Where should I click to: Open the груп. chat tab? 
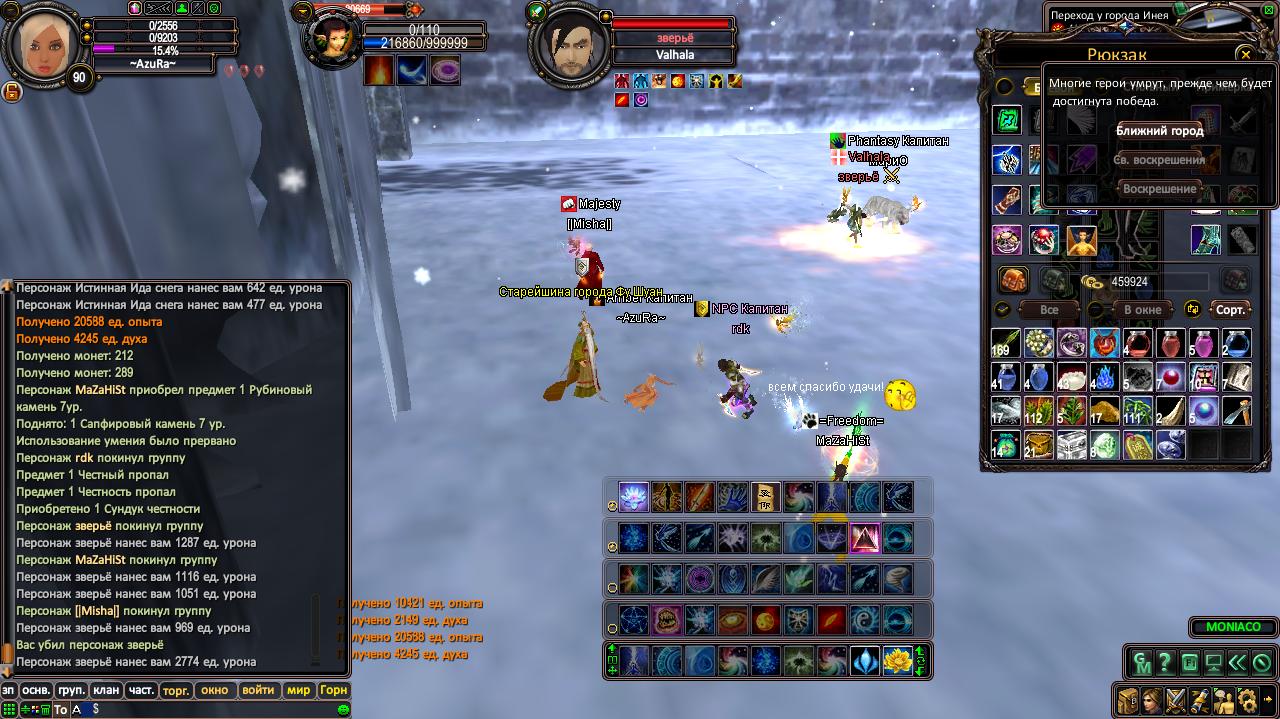(71, 690)
